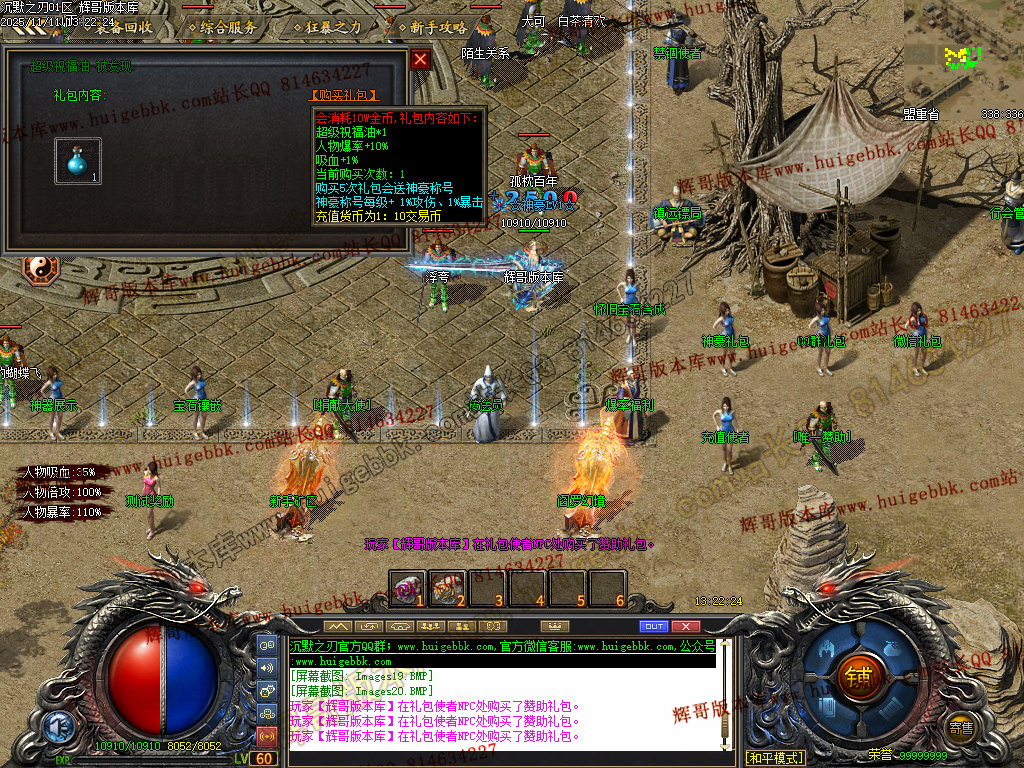Click the chat volume speaker channel button

click(x=267, y=667)
